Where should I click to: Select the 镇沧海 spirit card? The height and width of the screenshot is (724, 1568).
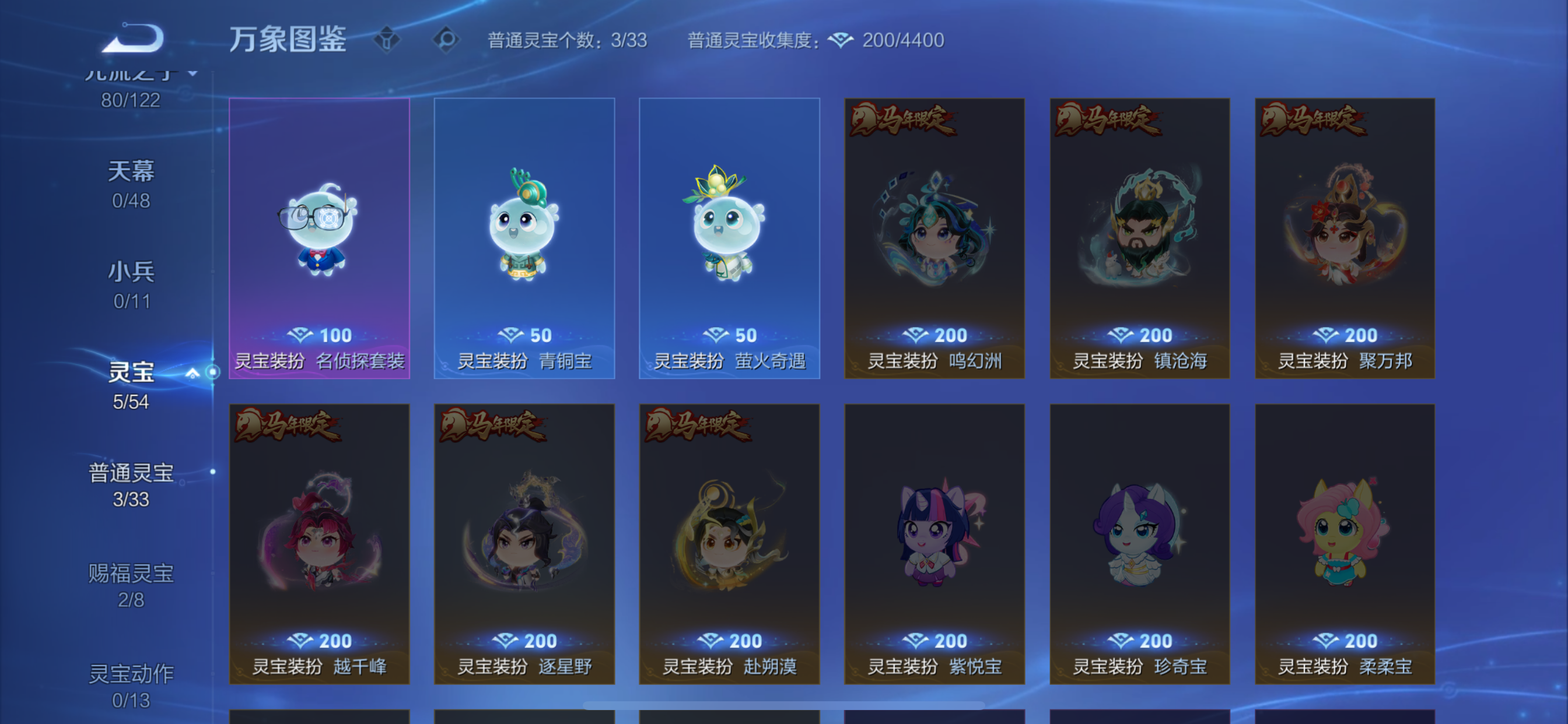pos(1139,237)
